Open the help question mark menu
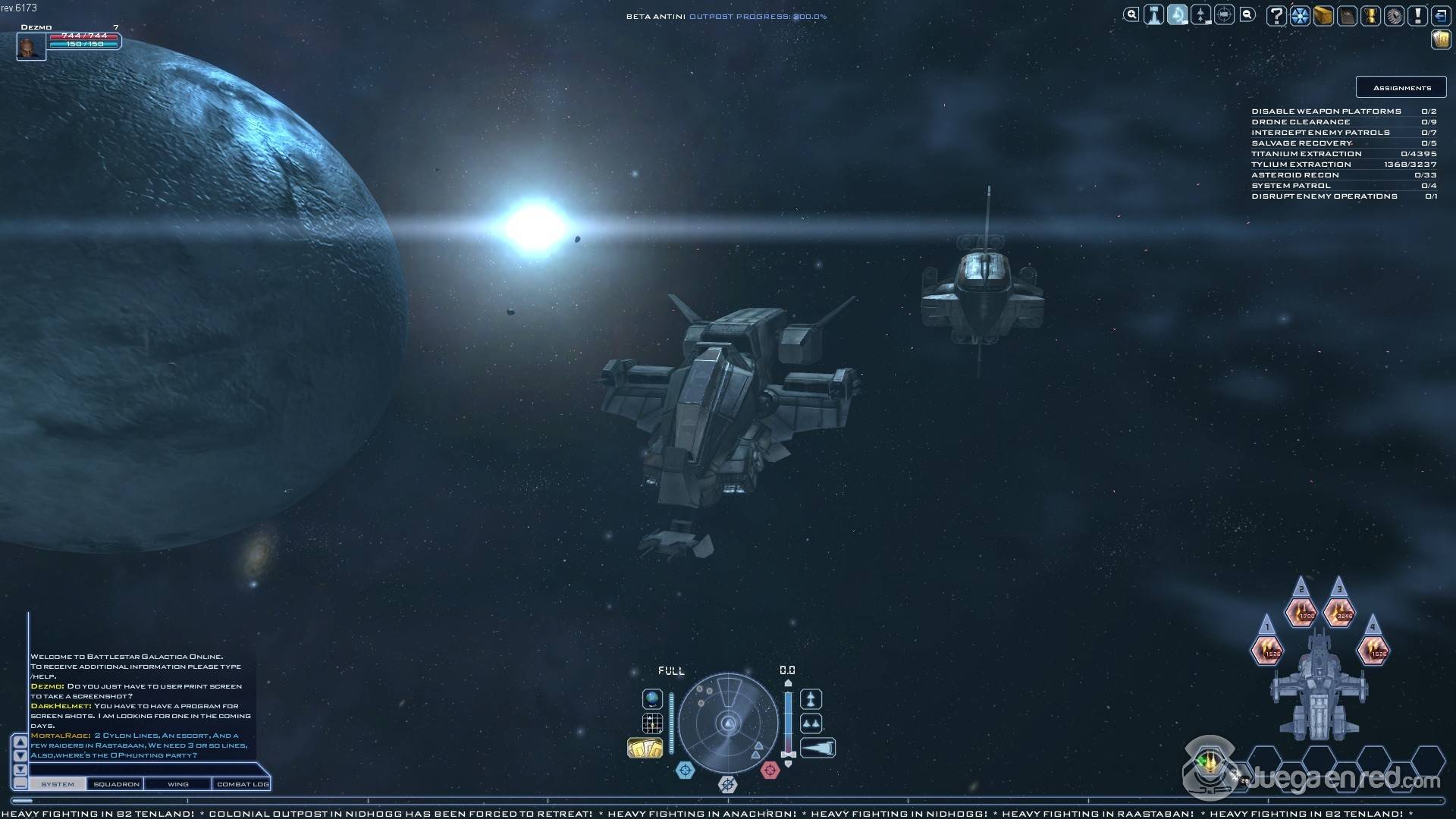 (x=1277, y=16)
